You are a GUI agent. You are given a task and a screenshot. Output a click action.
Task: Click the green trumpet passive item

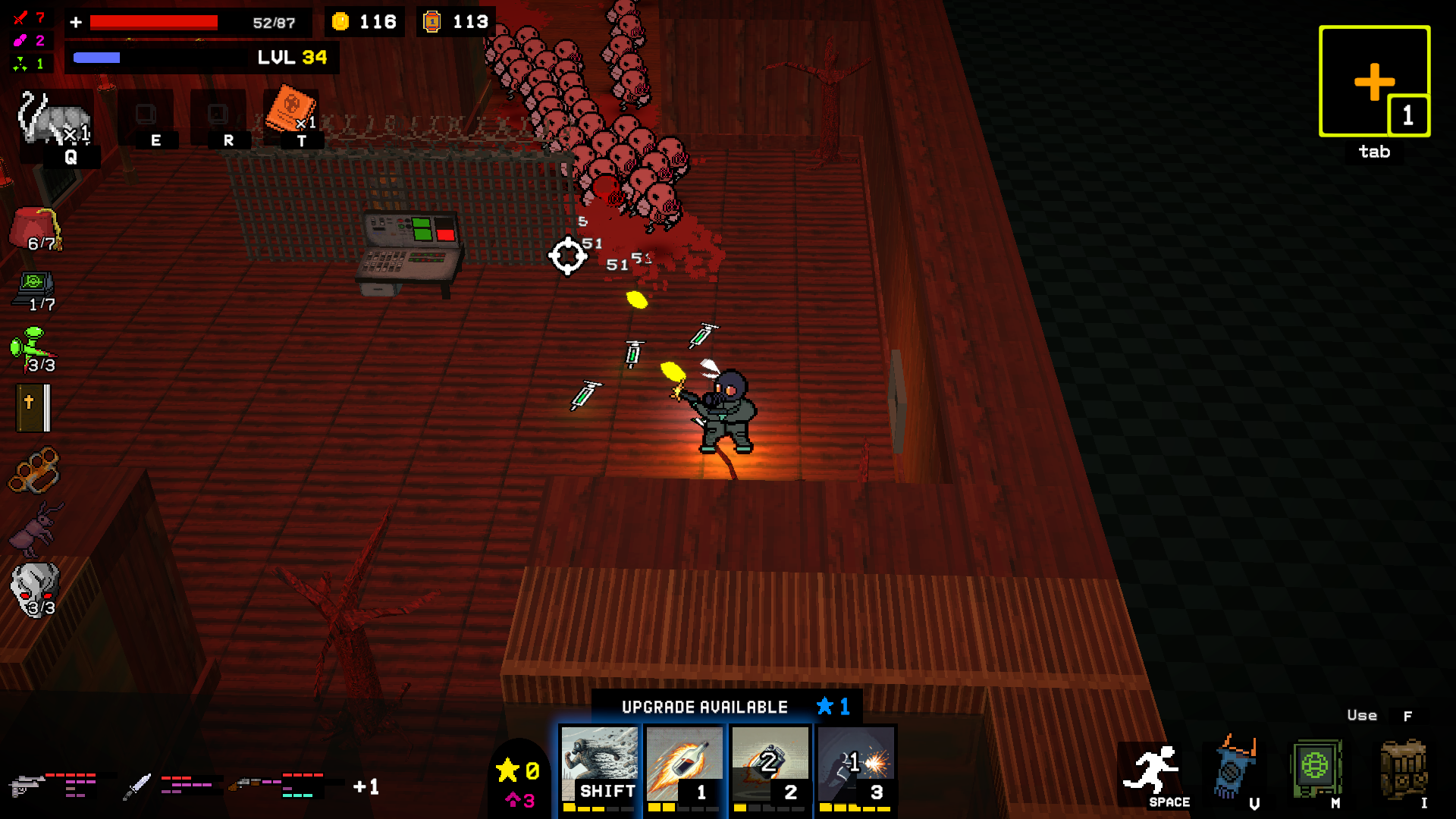click(x=33, y=349)
